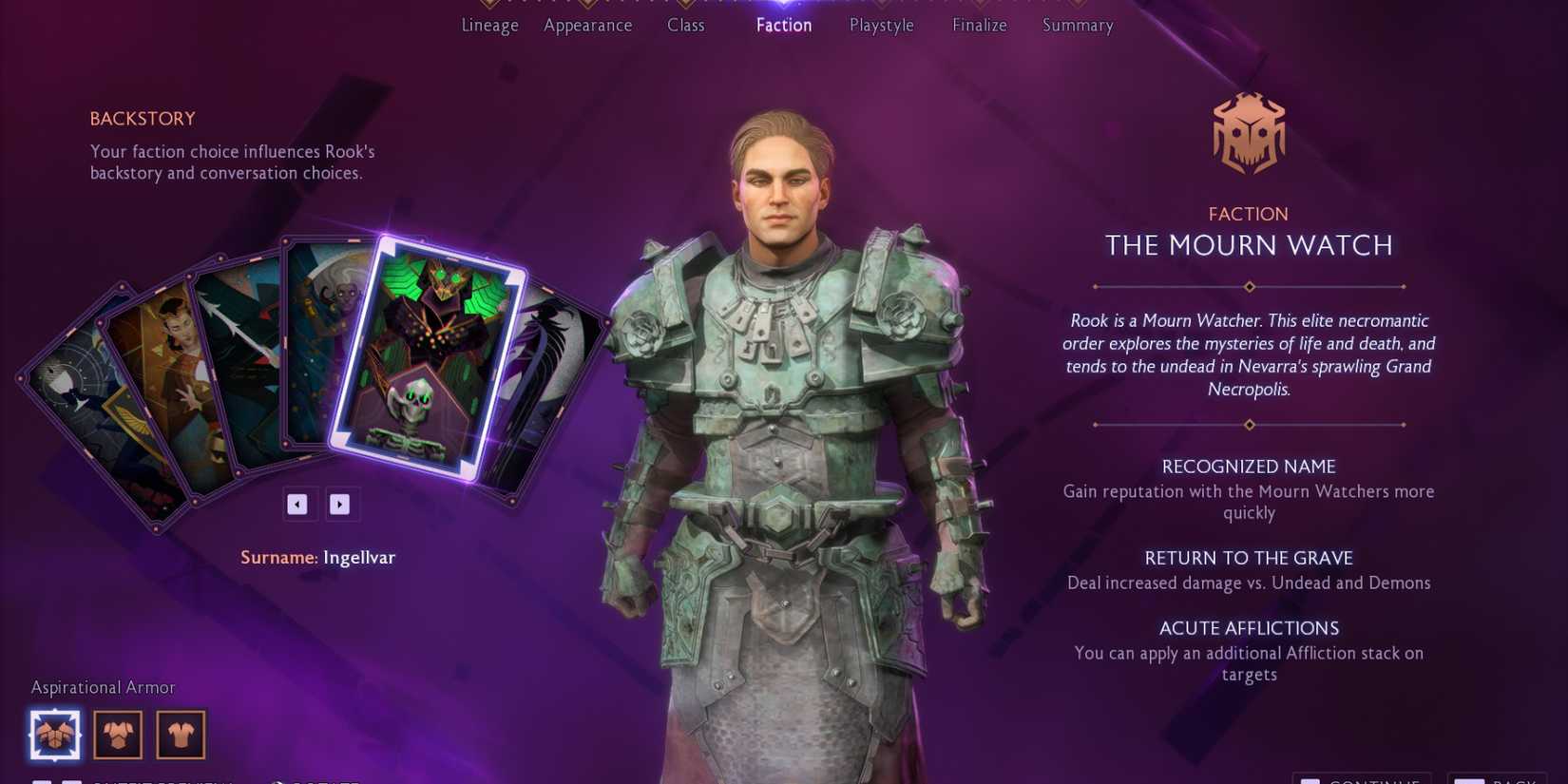Screen dimensions: 1568x784
Task: Click the left arrow to browse factions
Action: 299,504
